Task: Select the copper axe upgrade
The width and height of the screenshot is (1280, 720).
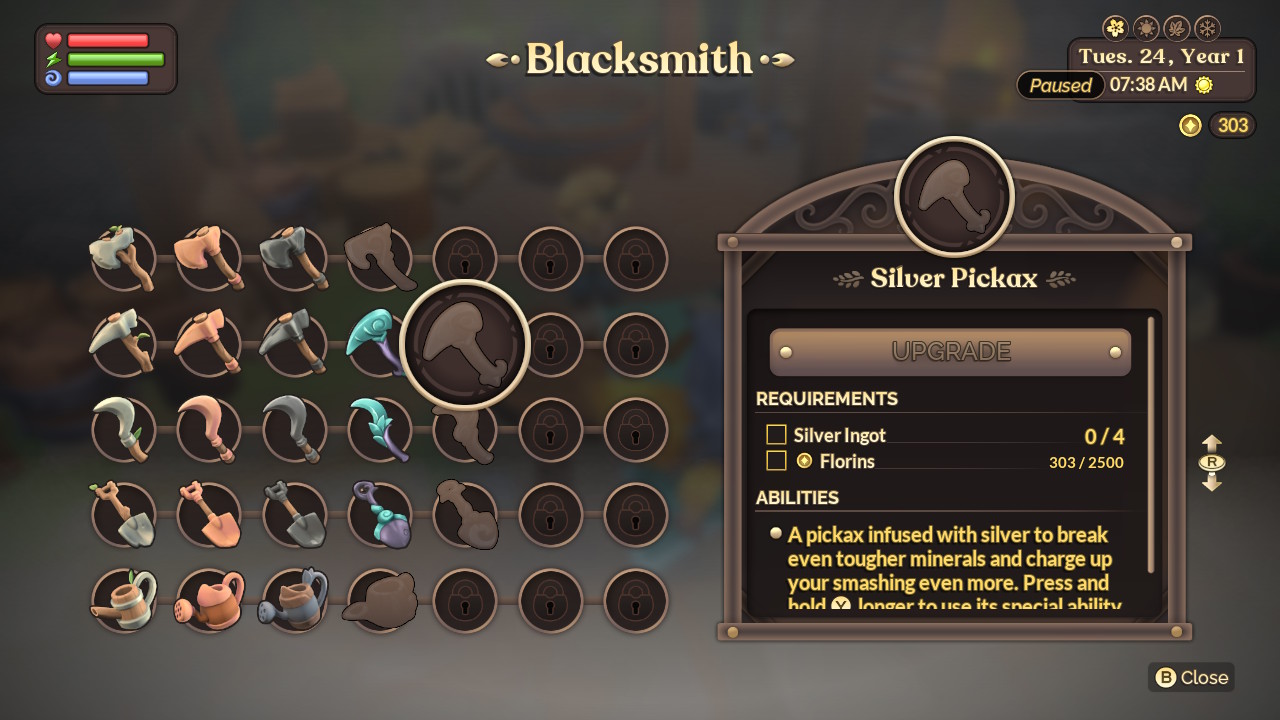Action: [x=208, y=258]
